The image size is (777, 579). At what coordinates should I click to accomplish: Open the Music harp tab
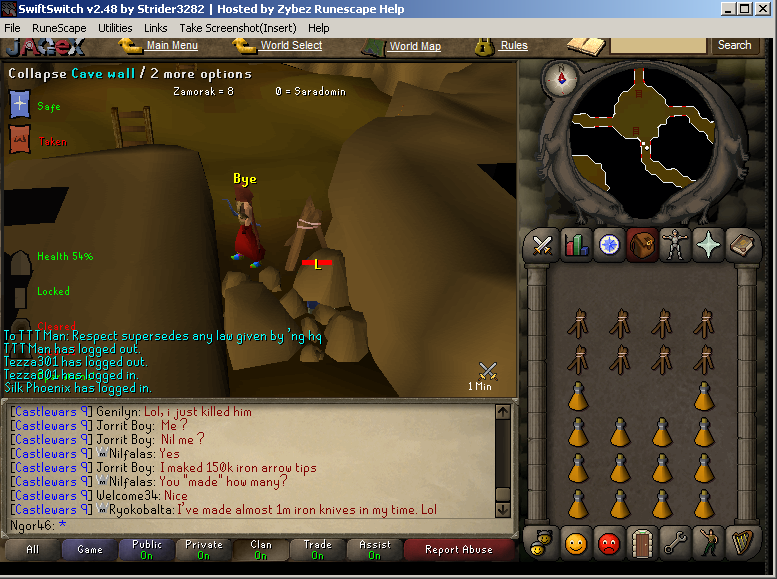[x=741, y=542]
